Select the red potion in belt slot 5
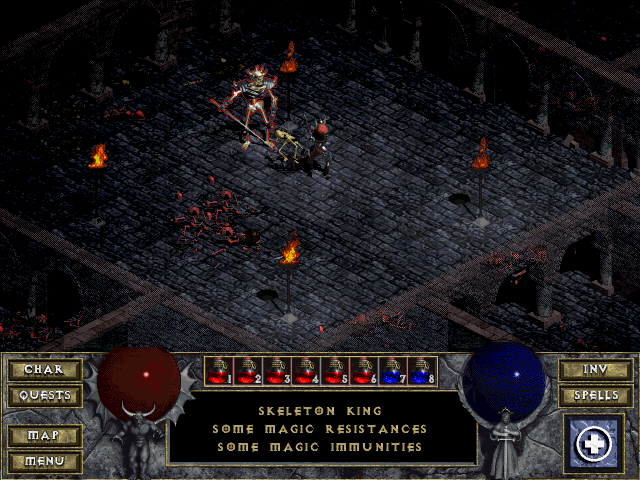The image size is (640, 480). coord(335,371)
